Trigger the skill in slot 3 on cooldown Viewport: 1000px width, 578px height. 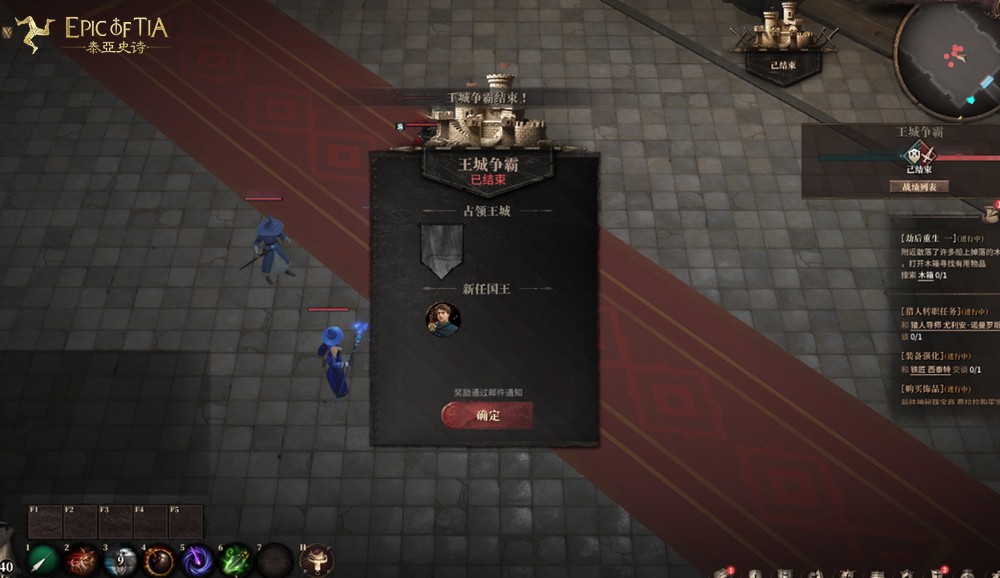[121, 560]
